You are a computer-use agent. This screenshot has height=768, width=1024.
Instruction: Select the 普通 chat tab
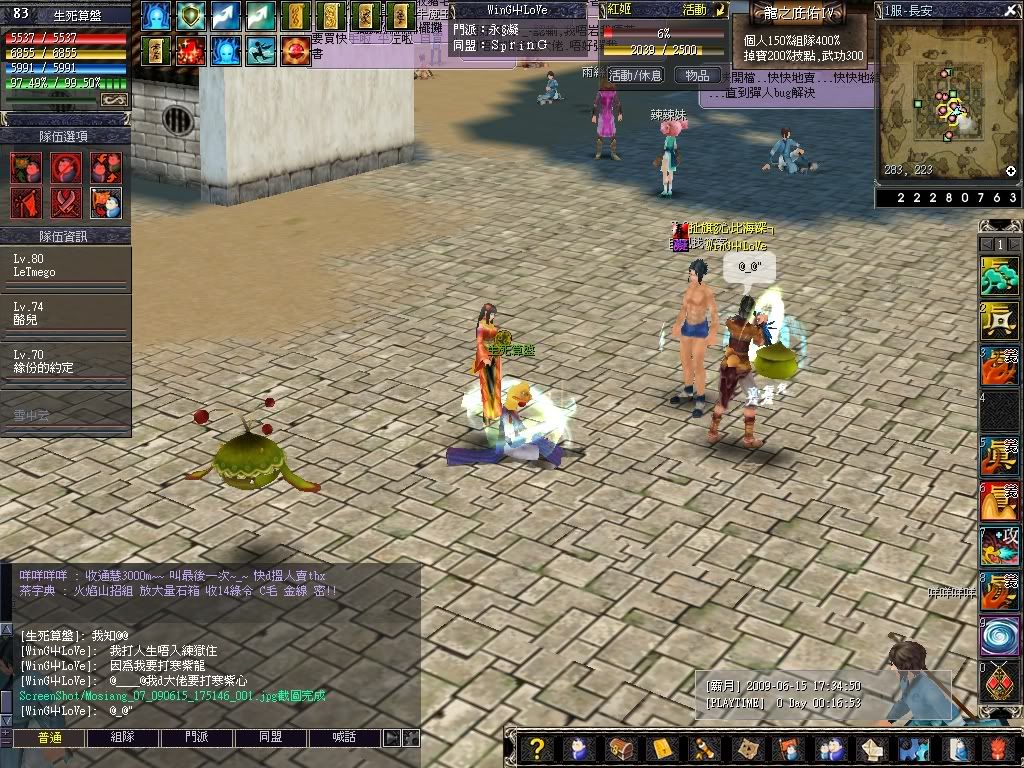coord(49,737)
